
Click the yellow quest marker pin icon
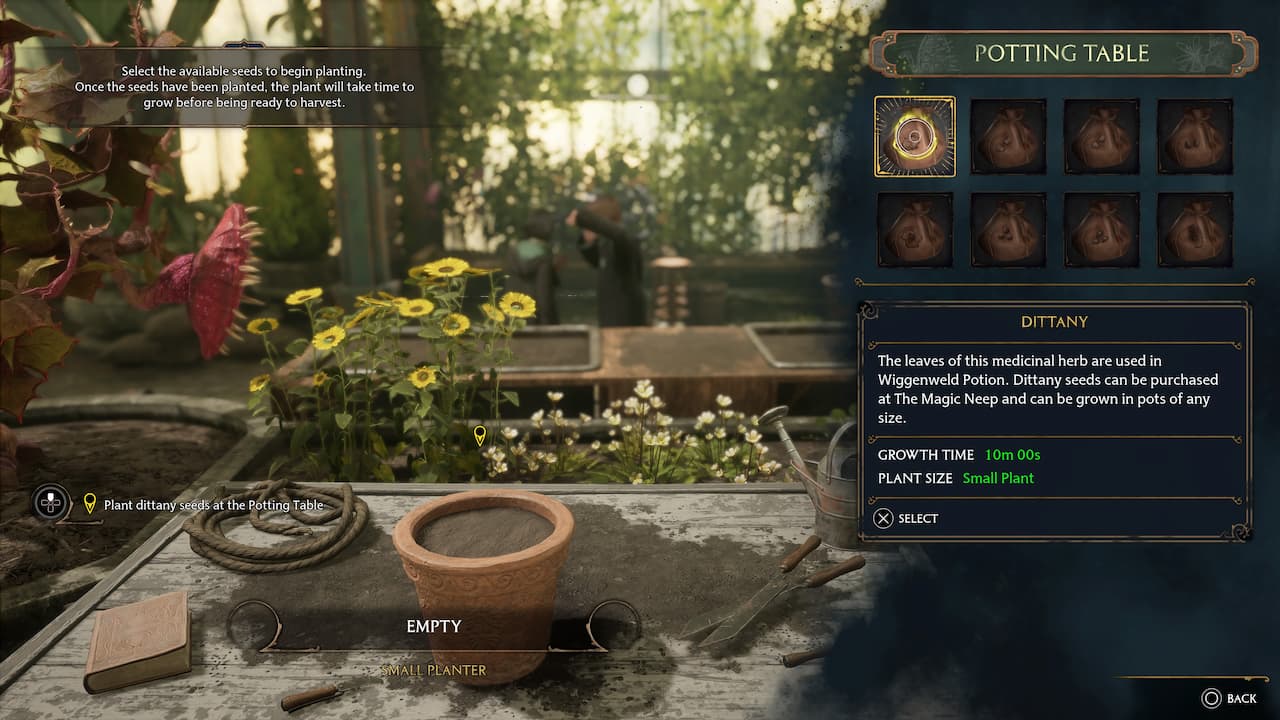pyautogui.click(x=88, y=504)
